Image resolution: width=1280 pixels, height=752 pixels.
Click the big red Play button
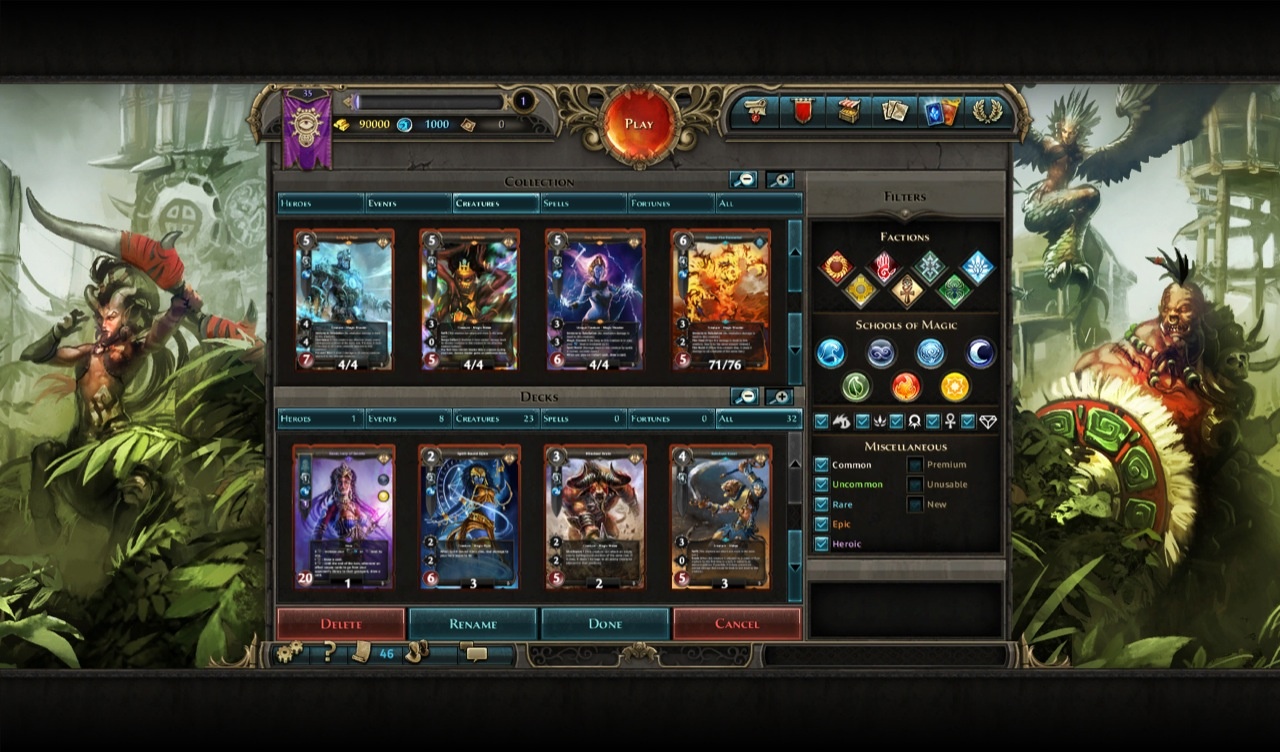(x=639, y=123)
